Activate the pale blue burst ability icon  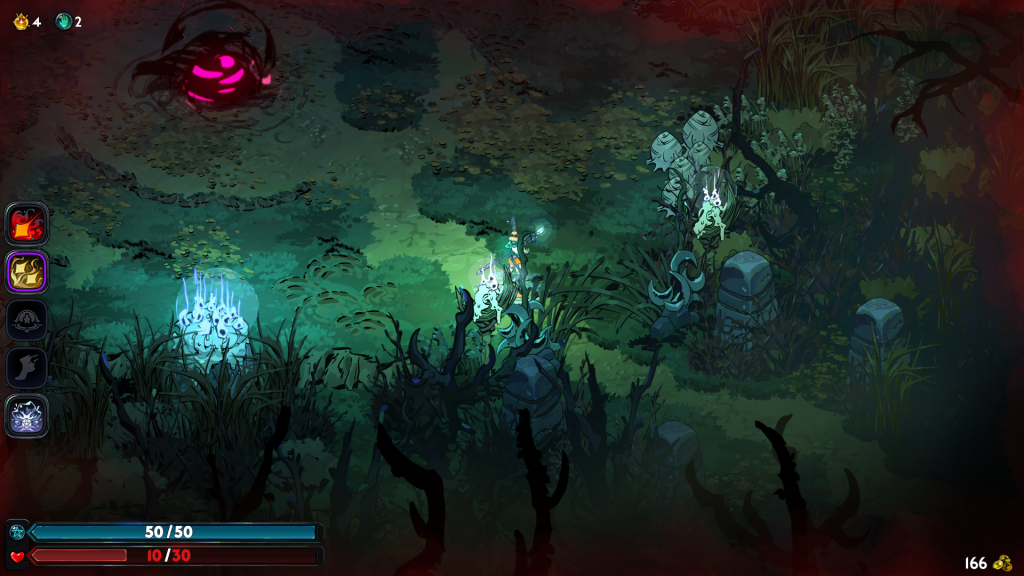pyautogui.click(x=27, y=415)
